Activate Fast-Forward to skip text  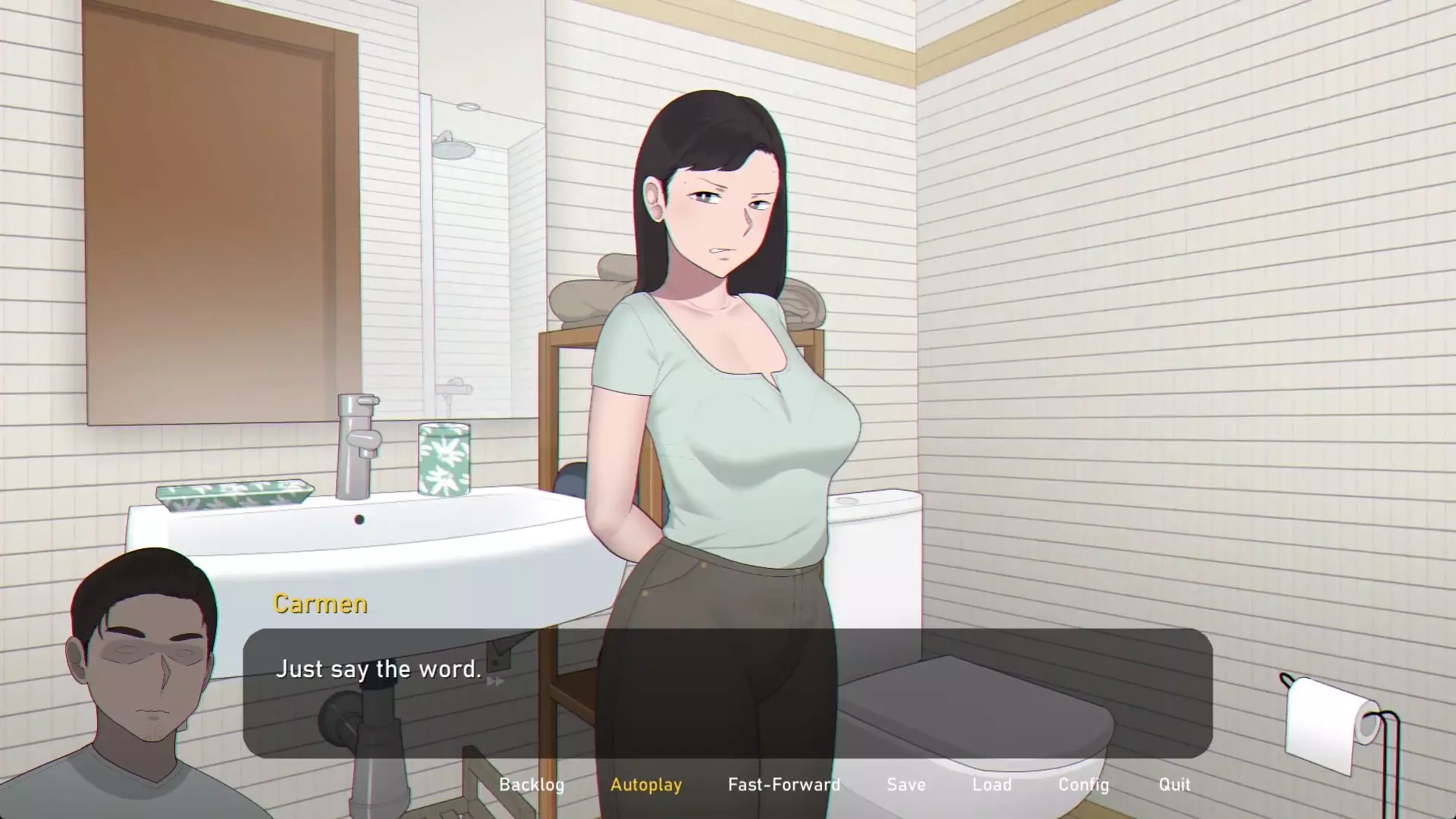784,784
